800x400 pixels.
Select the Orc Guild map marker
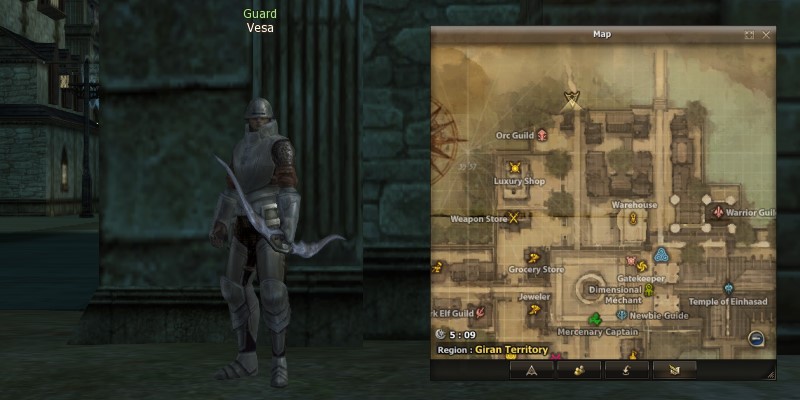pyautogui.click(x=542, y=134)
